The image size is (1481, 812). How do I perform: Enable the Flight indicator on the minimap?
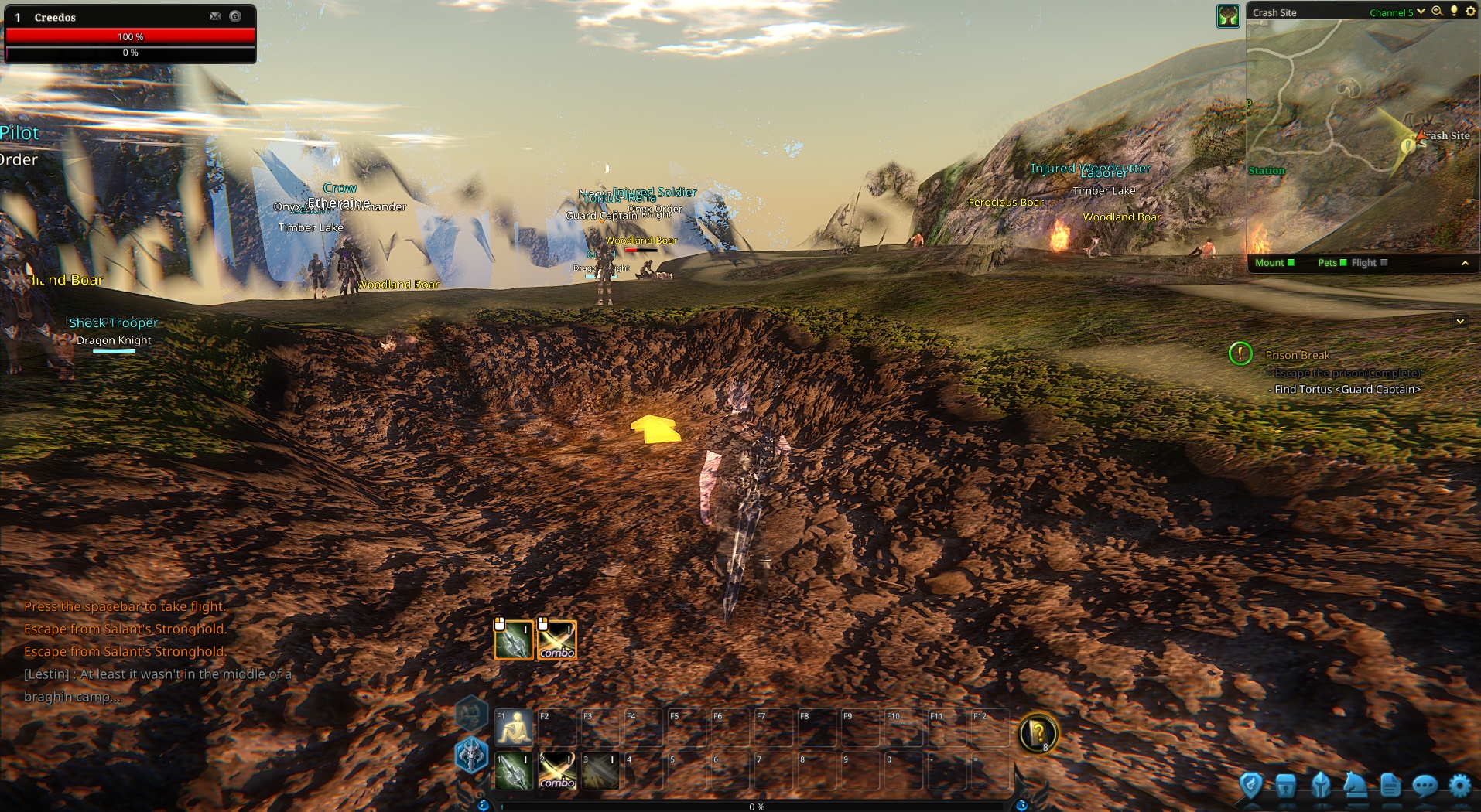(x=1382, y=263)
